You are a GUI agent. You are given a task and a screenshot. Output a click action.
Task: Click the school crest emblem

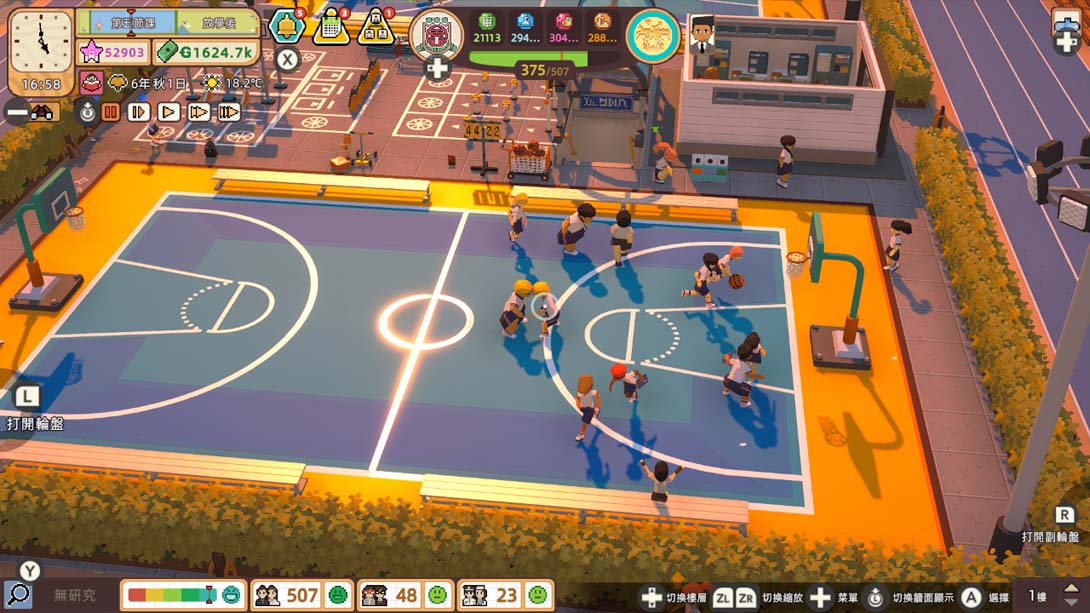[437, 33]
